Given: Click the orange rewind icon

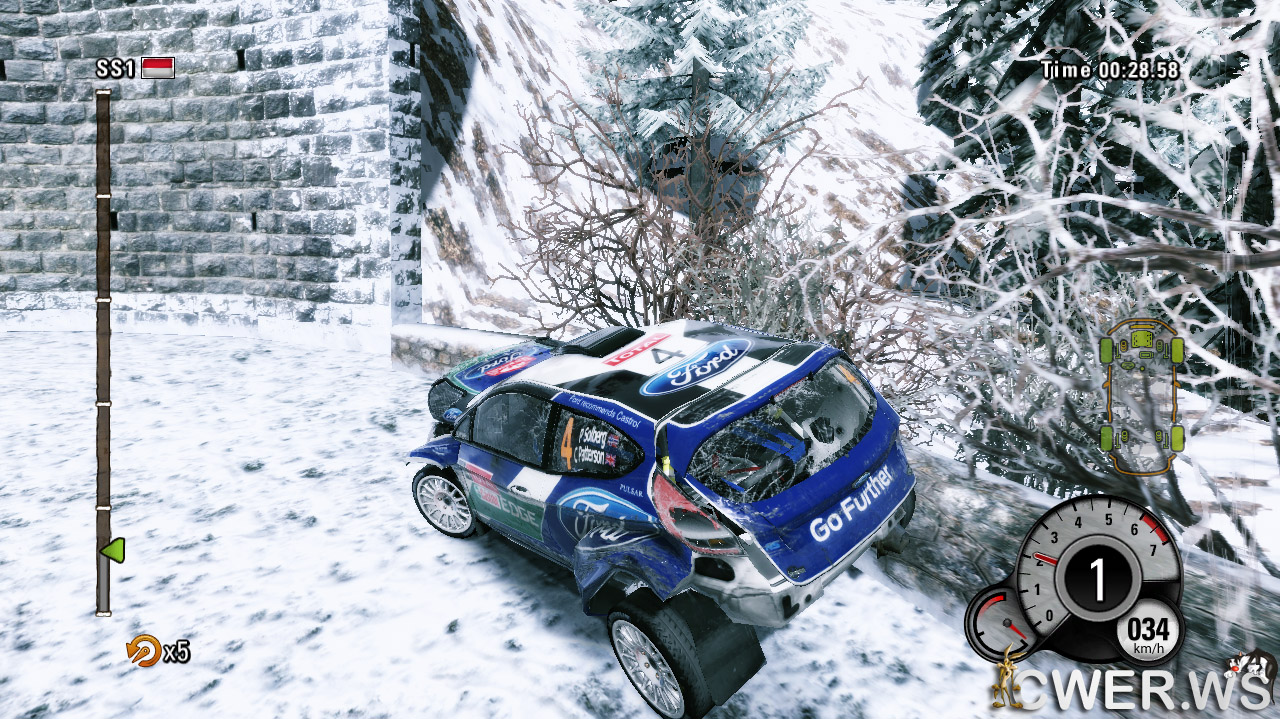Looking at the screenshot, I should click(x=143, y=651).
